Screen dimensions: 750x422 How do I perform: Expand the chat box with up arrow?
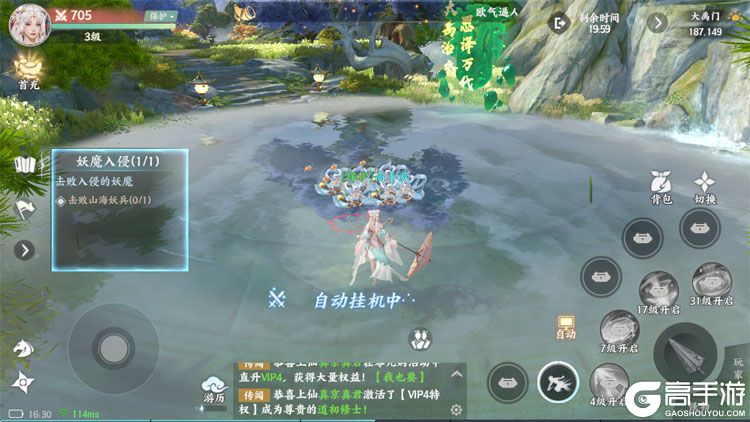pyautogui.click(x=457, y=374)
